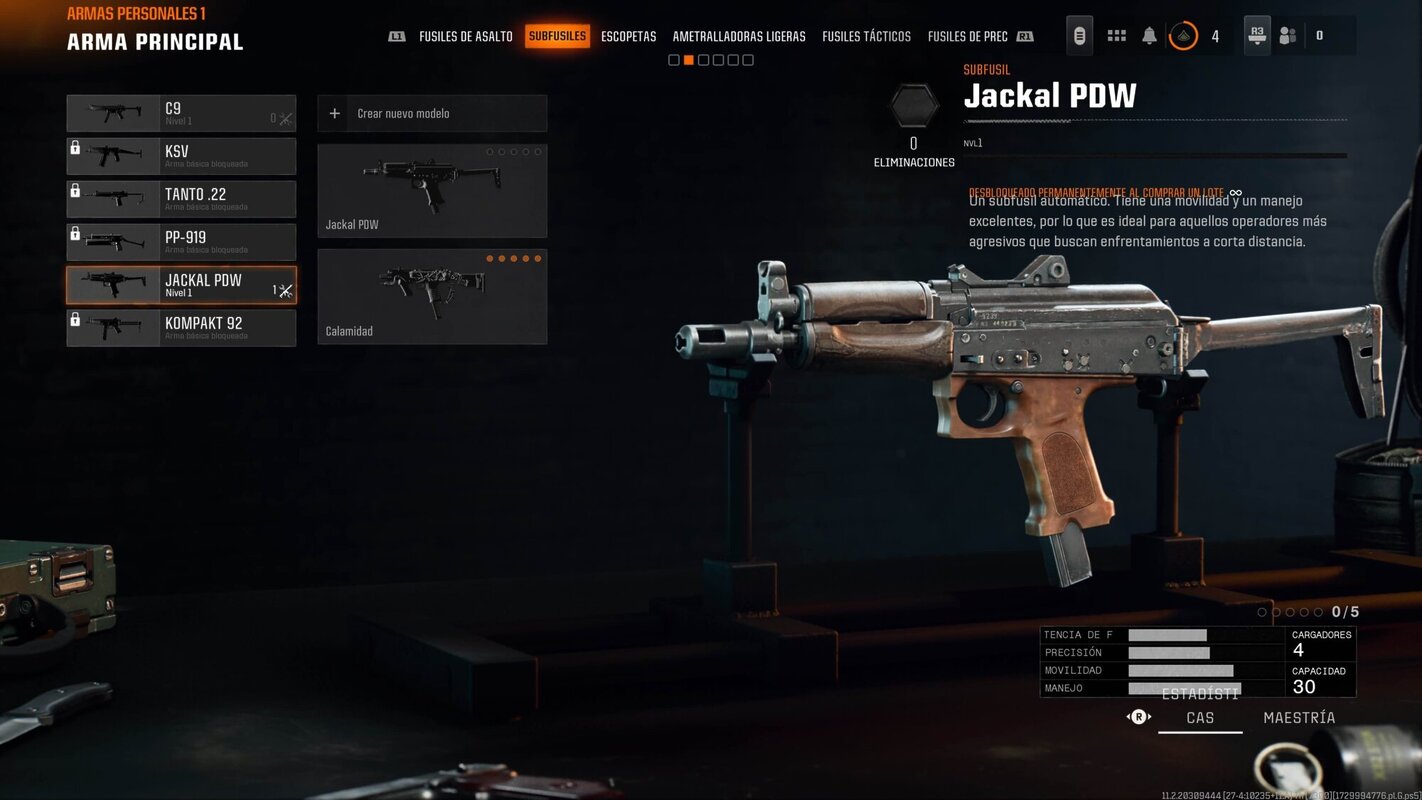Click the left arrow beside the R button
Image resolution: width=1422 pixels, height=800 pixels.
[x=1127, y=717]
